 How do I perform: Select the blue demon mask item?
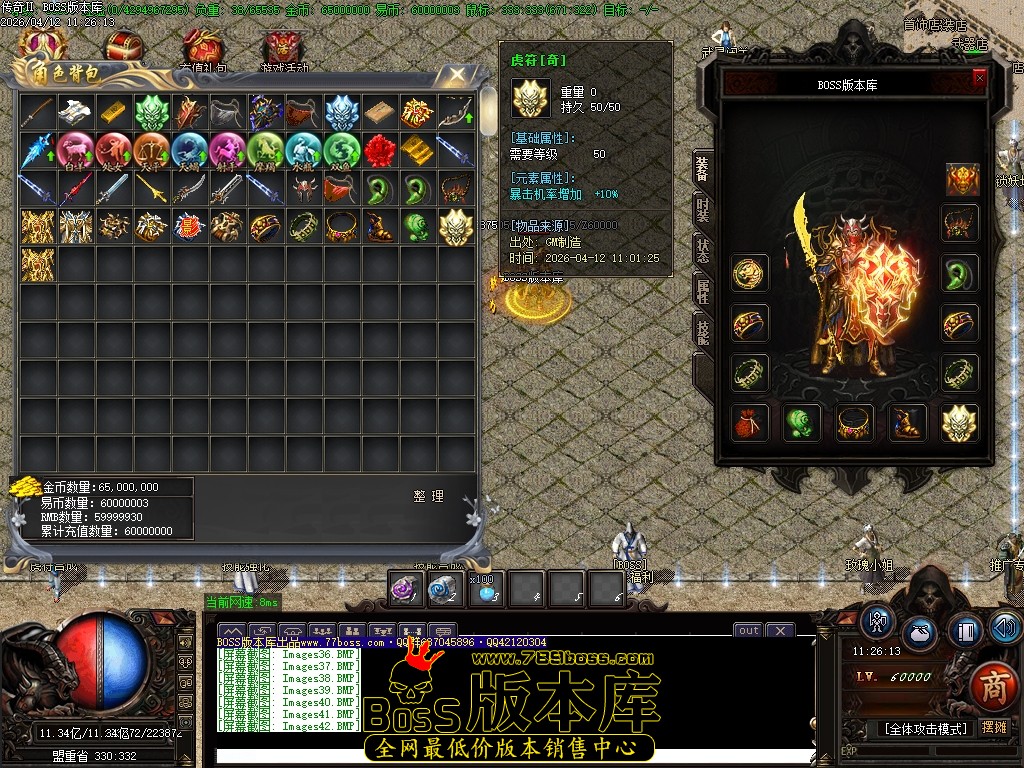pos(342,112)
